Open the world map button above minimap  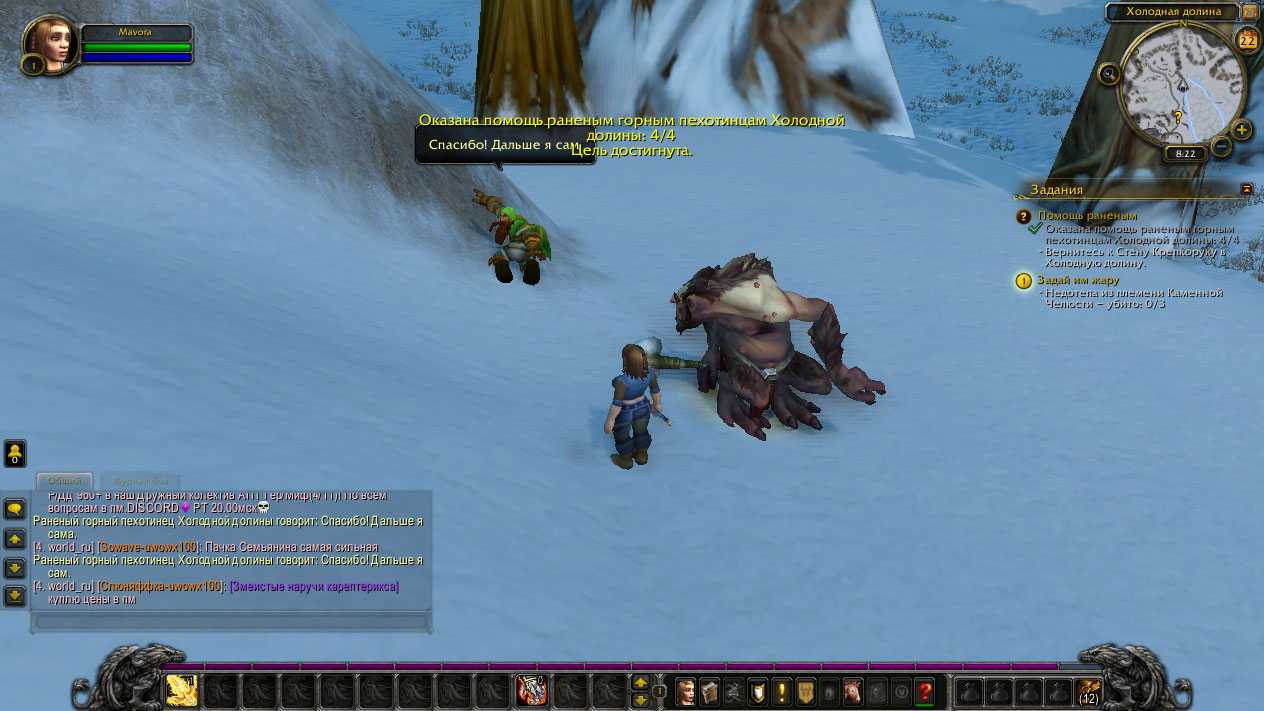point(1250,11)
